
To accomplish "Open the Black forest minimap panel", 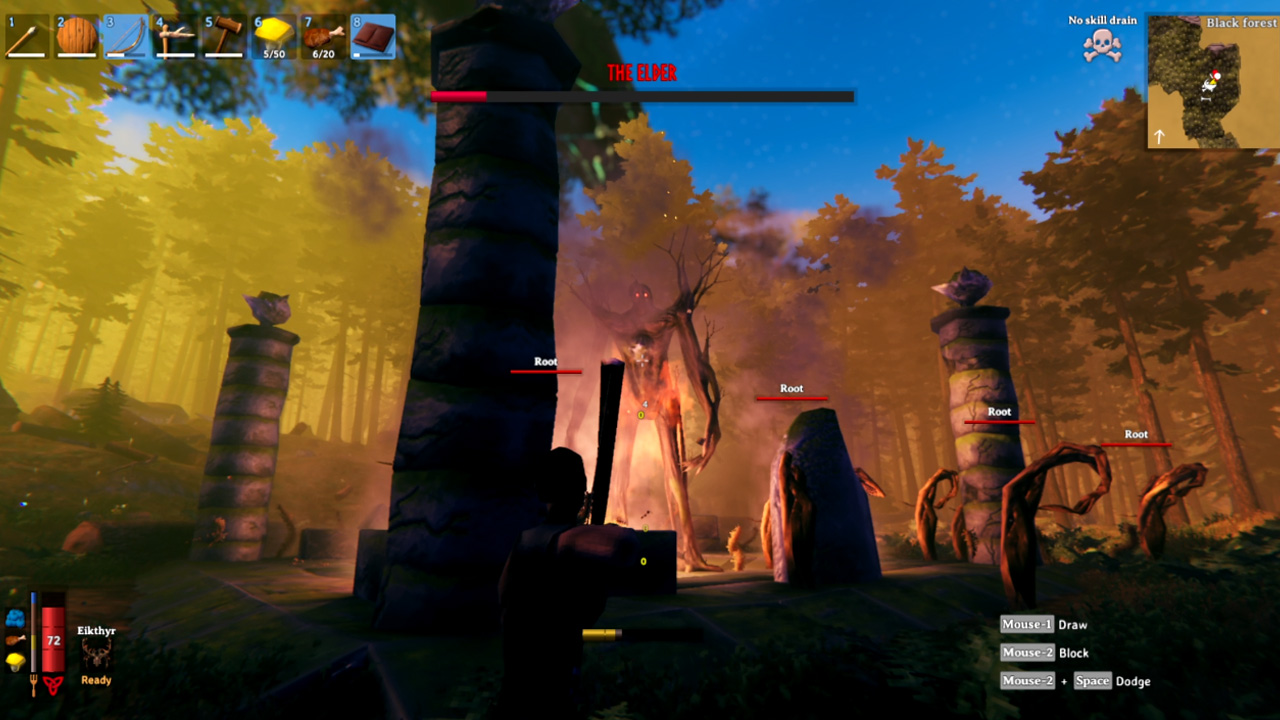I will [1242, 22].
